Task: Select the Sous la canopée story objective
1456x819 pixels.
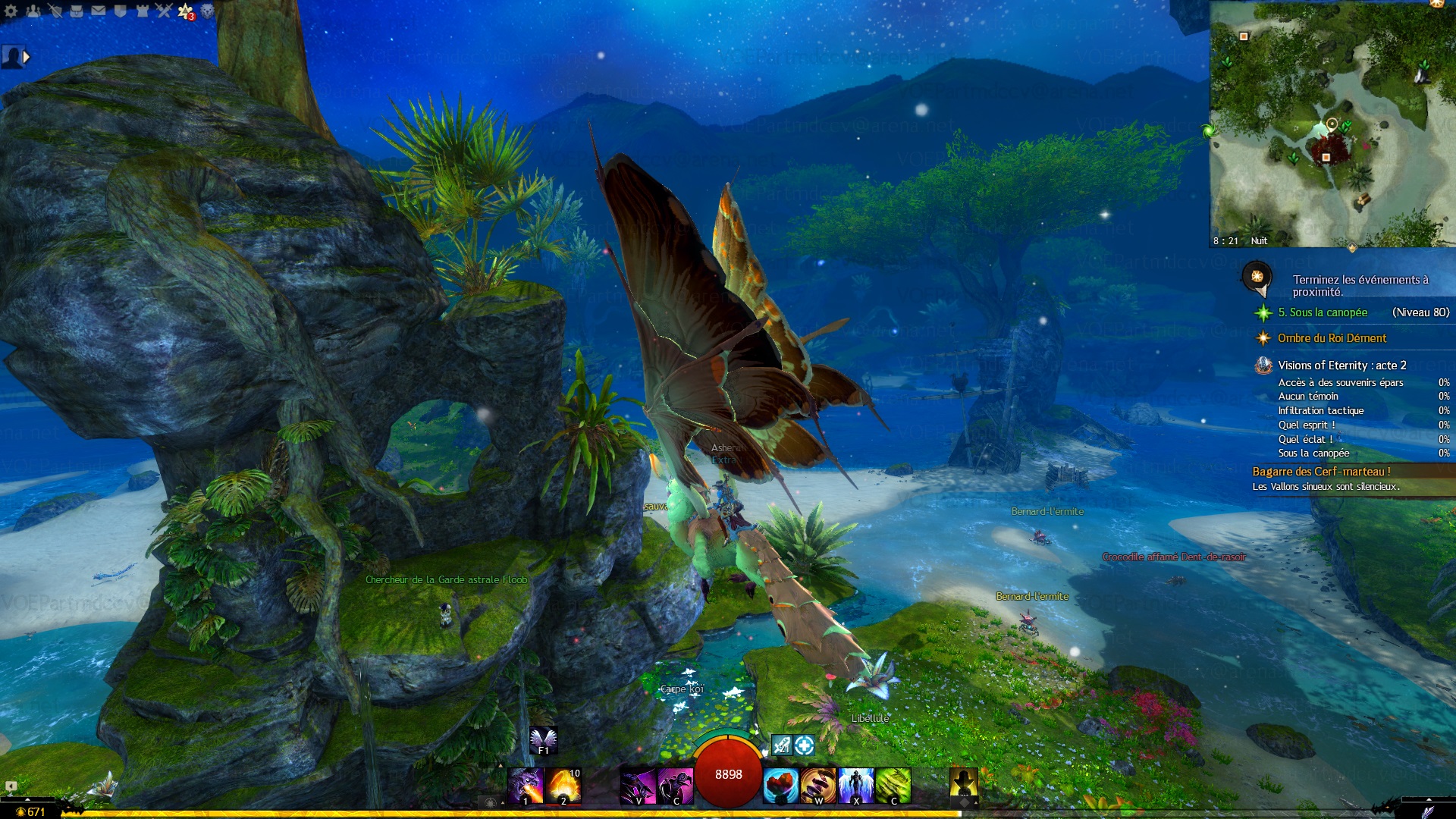Action: pos(1323,312)
